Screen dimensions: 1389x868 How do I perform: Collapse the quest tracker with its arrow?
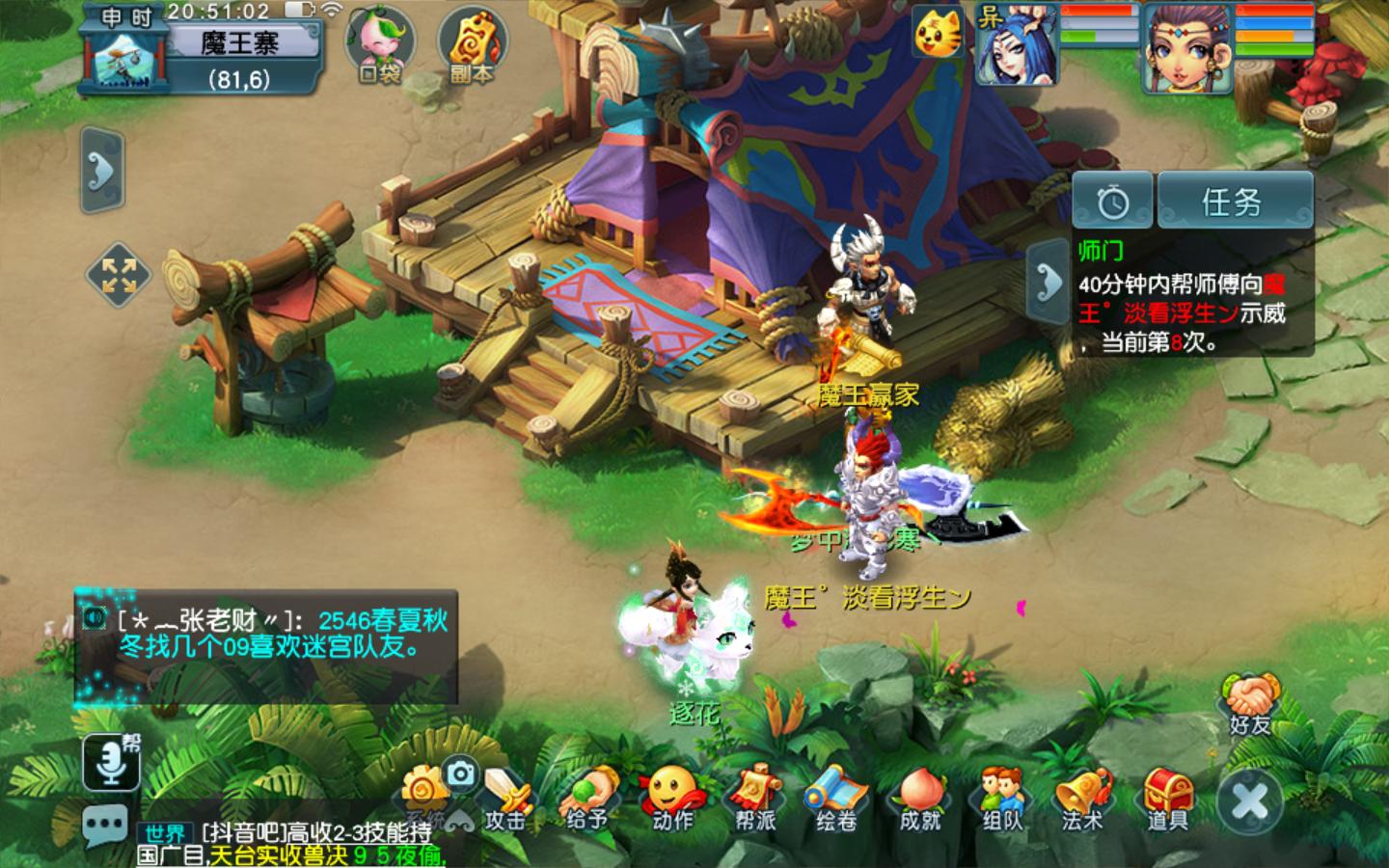pos(1047,280)
